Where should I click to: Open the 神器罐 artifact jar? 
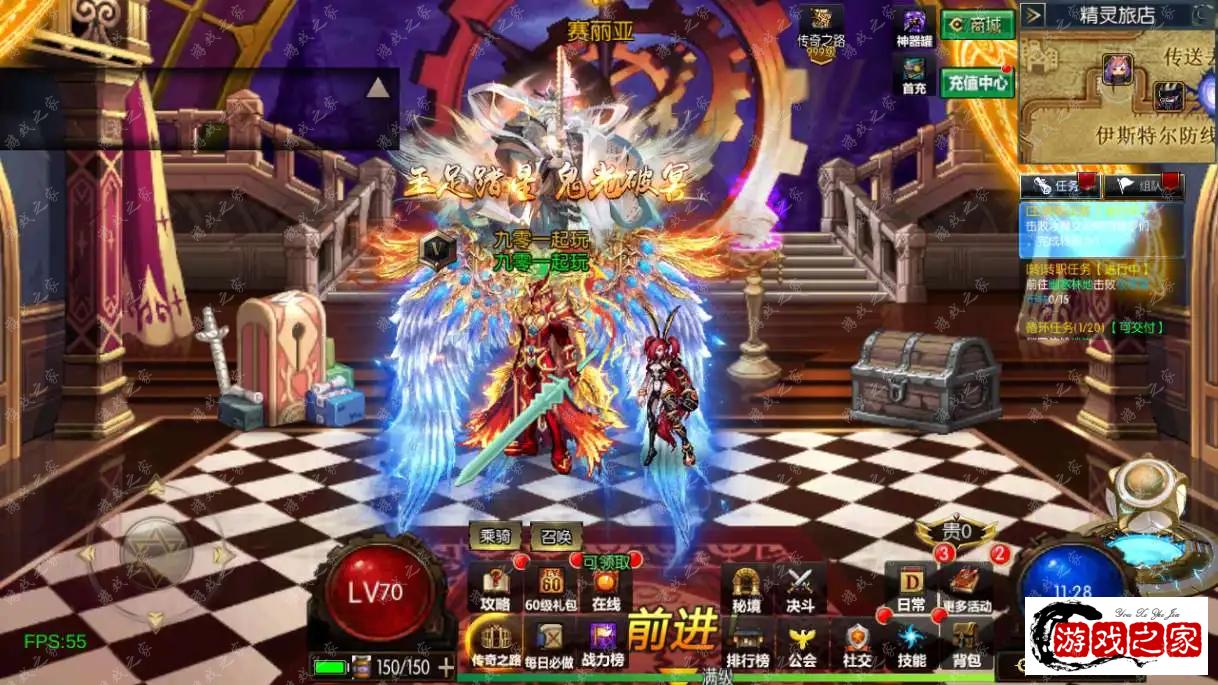[914, 28]
